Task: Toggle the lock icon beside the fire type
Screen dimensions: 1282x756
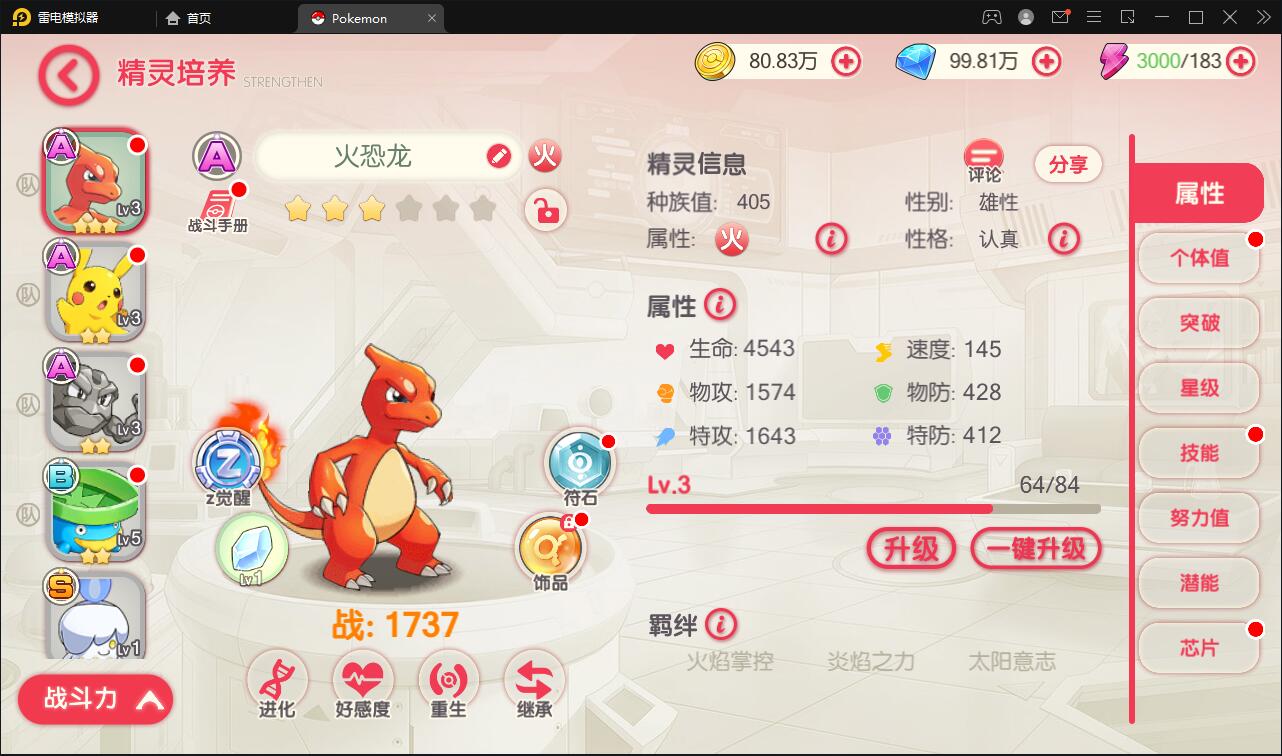Action: click(x=545, y=211)
